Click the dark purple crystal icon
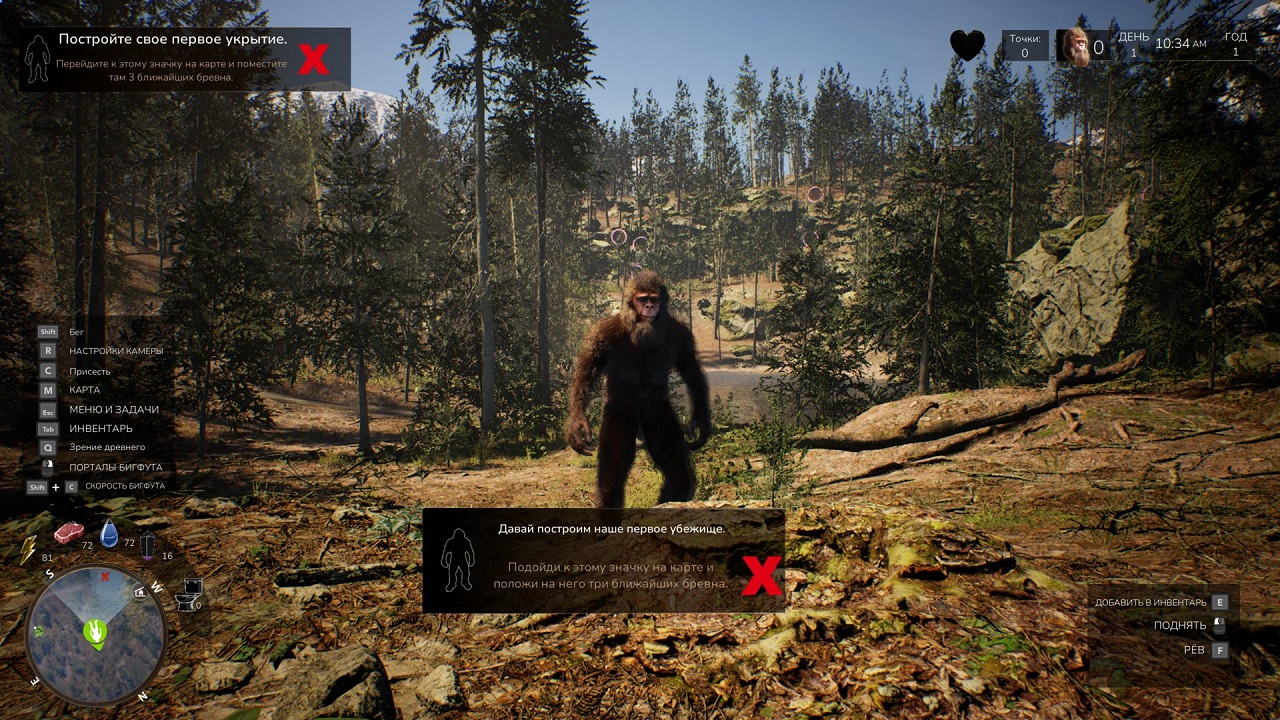 pyautogui.click(x=148, y=544)
